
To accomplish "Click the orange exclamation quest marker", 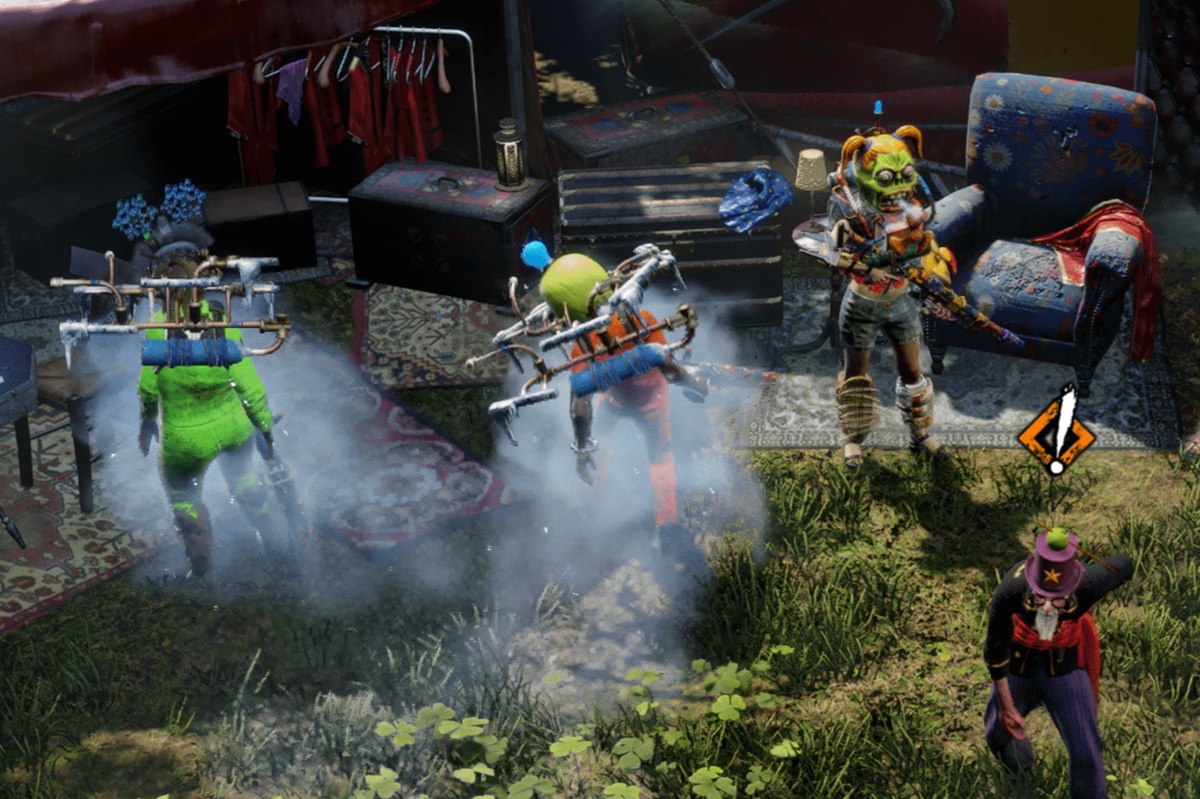I will click(1056, 433).
